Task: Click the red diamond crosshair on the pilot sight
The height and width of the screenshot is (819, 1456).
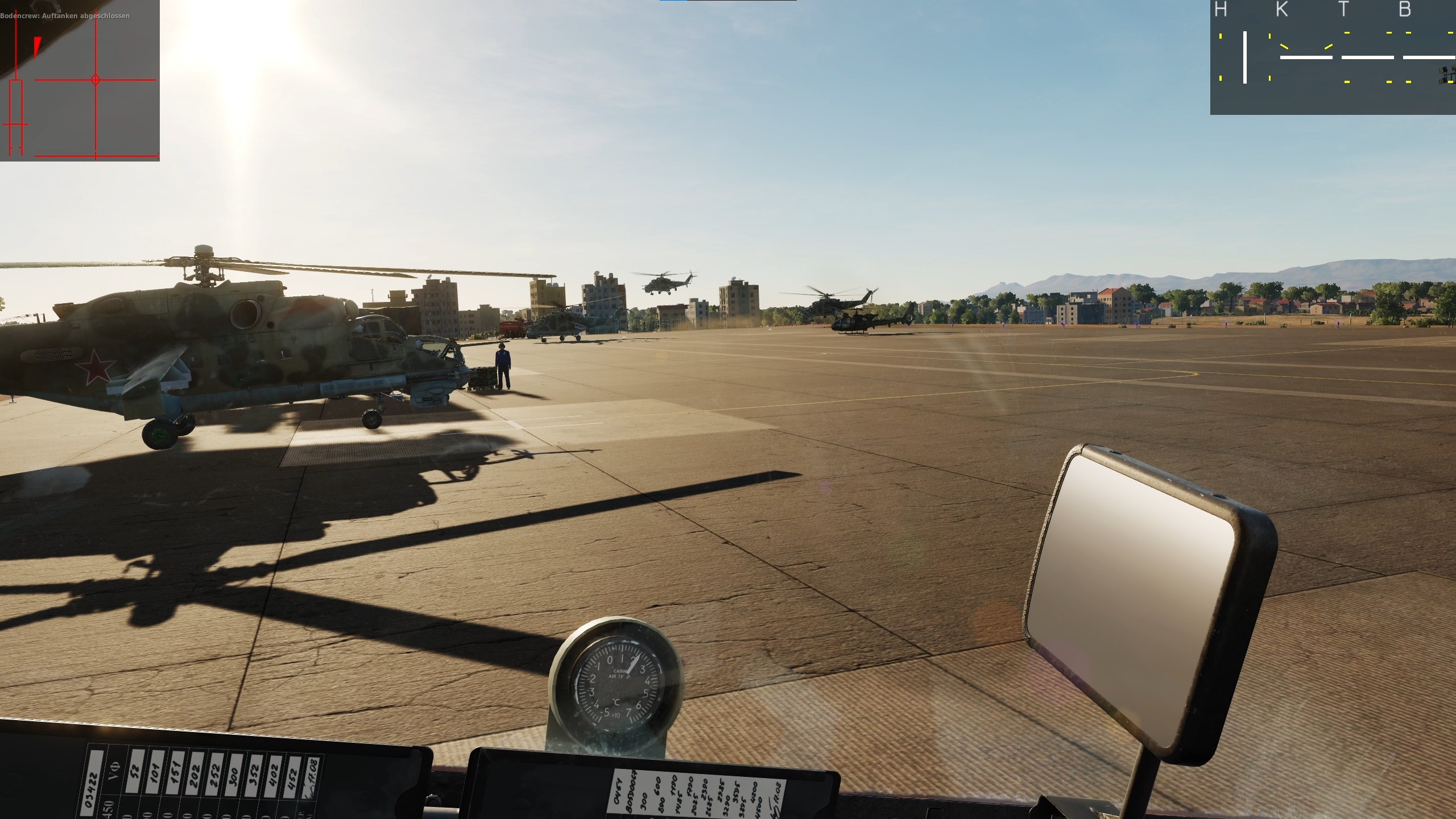Action: [97, 80]
